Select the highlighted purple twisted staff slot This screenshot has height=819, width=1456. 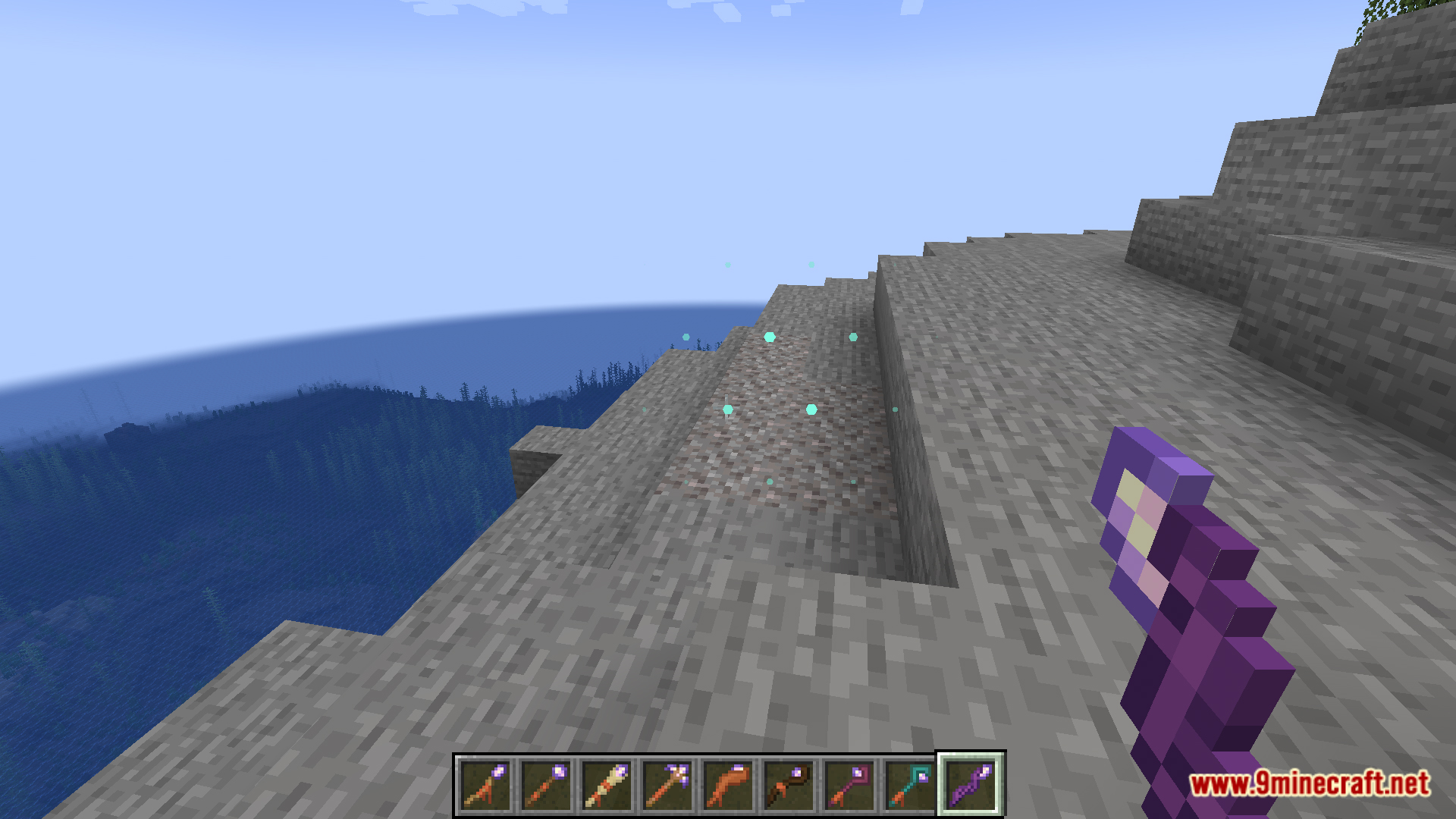point(971,785)
